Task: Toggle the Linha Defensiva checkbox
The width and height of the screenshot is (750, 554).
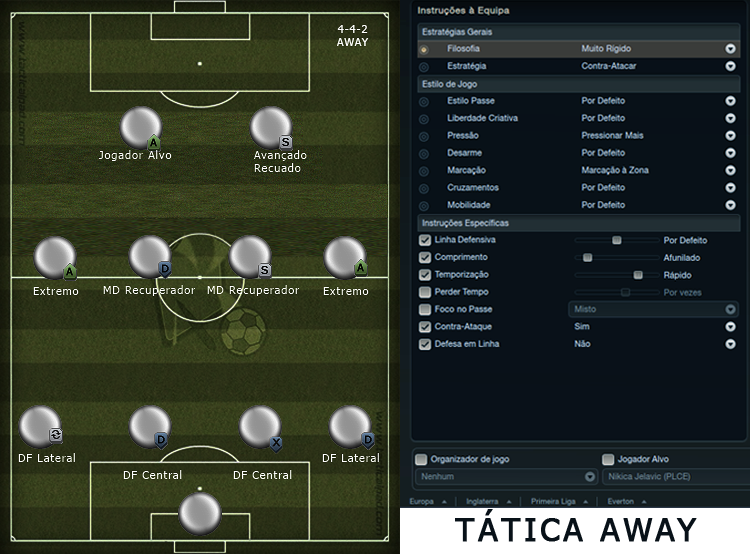Action: tap(425, 240)
